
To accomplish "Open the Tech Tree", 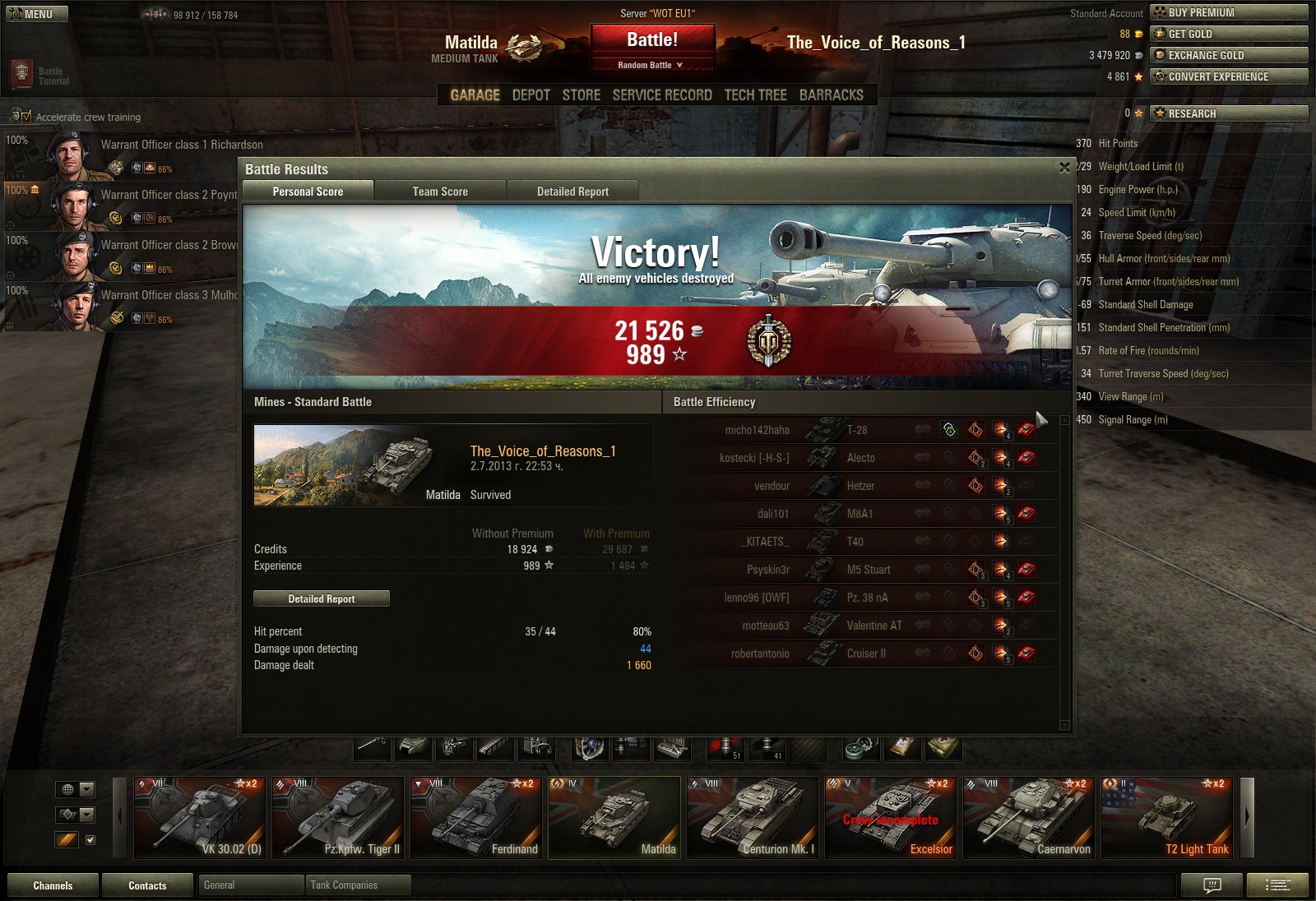I will (x=755, y=95).
